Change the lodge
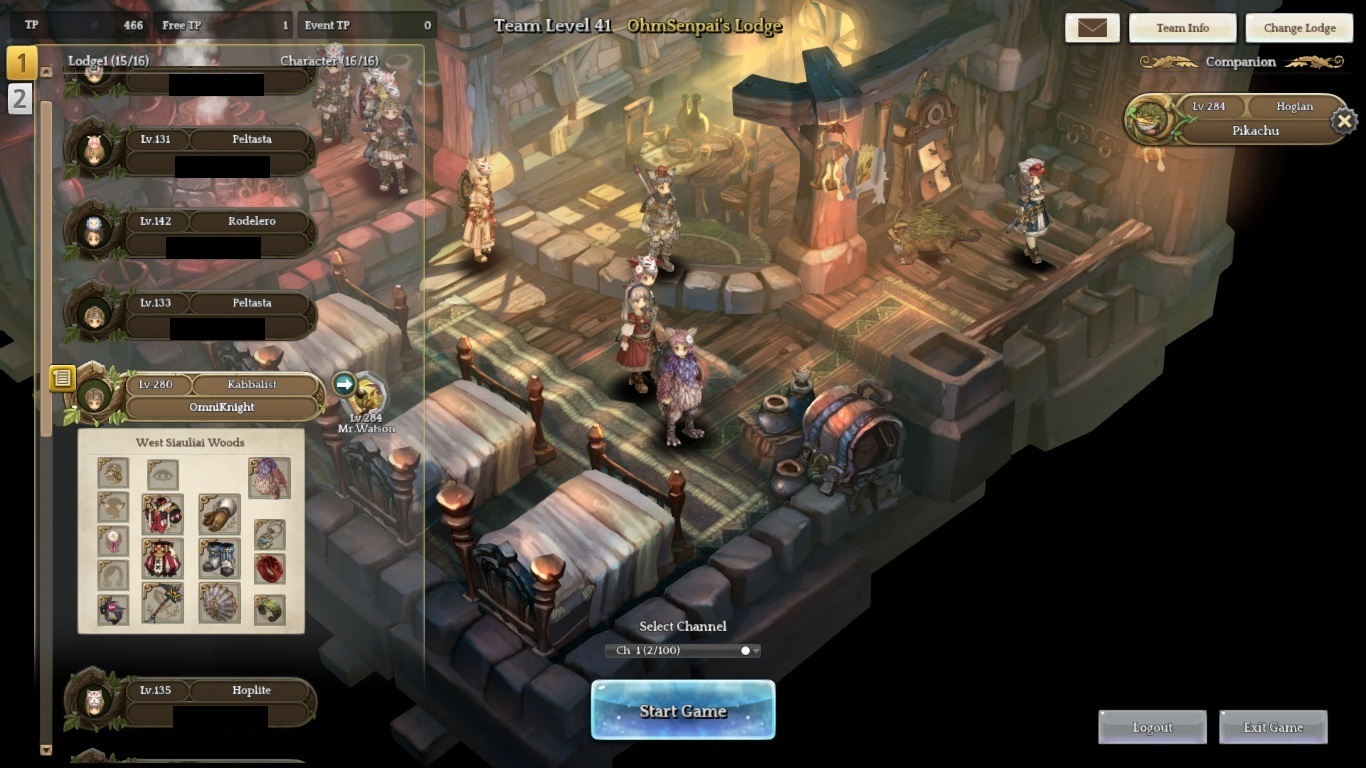Screen dimensions: 1366x768 coord(1299,28)
